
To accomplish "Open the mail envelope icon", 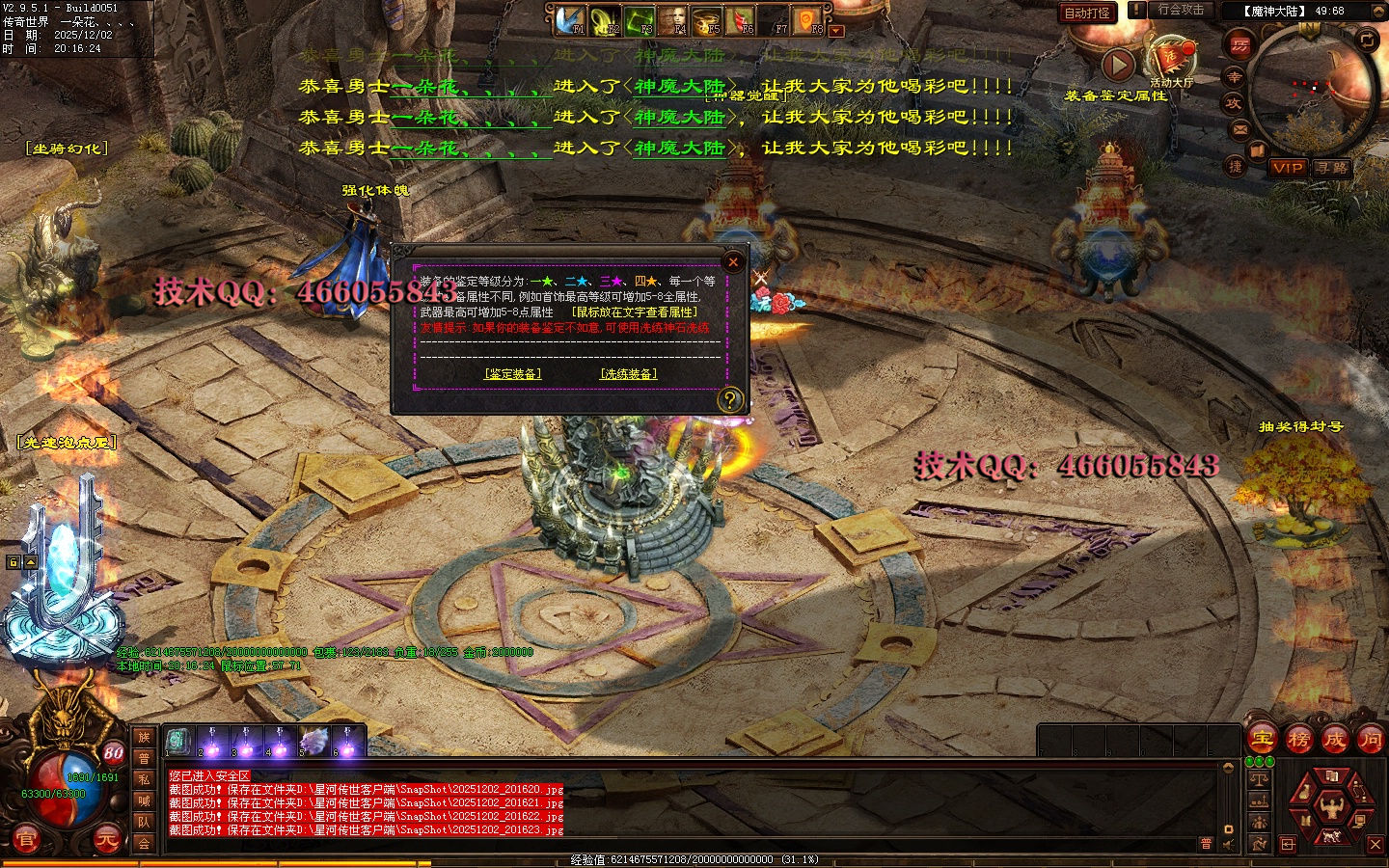I will click(1240, 128).
